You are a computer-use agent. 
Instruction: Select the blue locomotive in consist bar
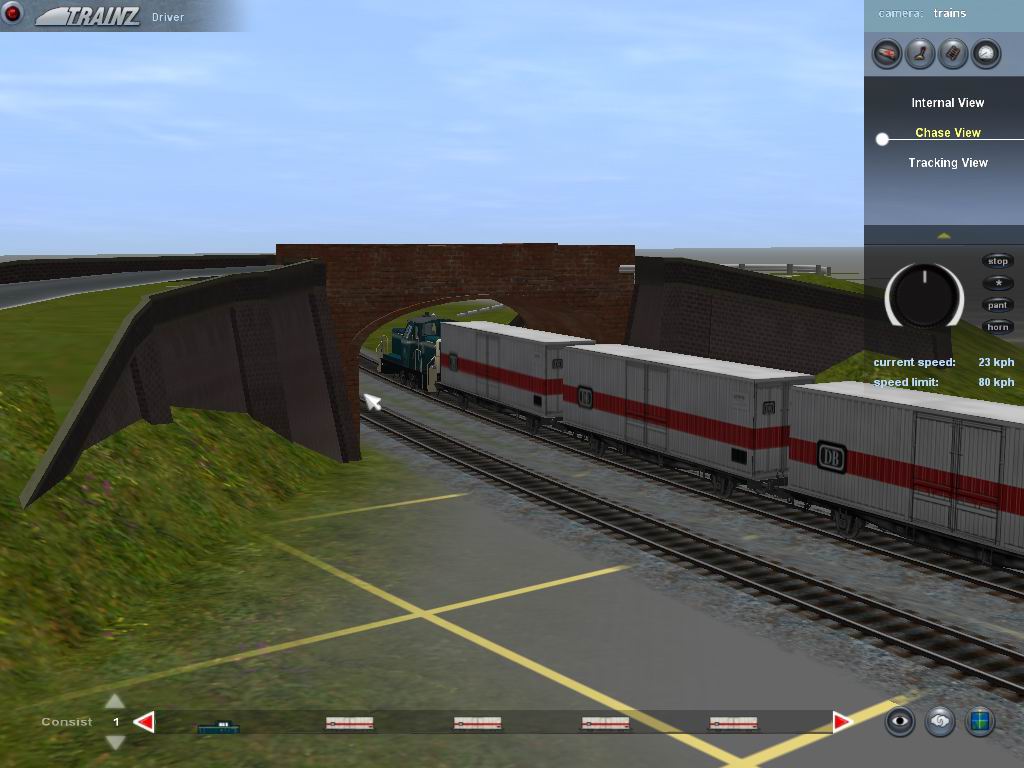click(218, 726)
